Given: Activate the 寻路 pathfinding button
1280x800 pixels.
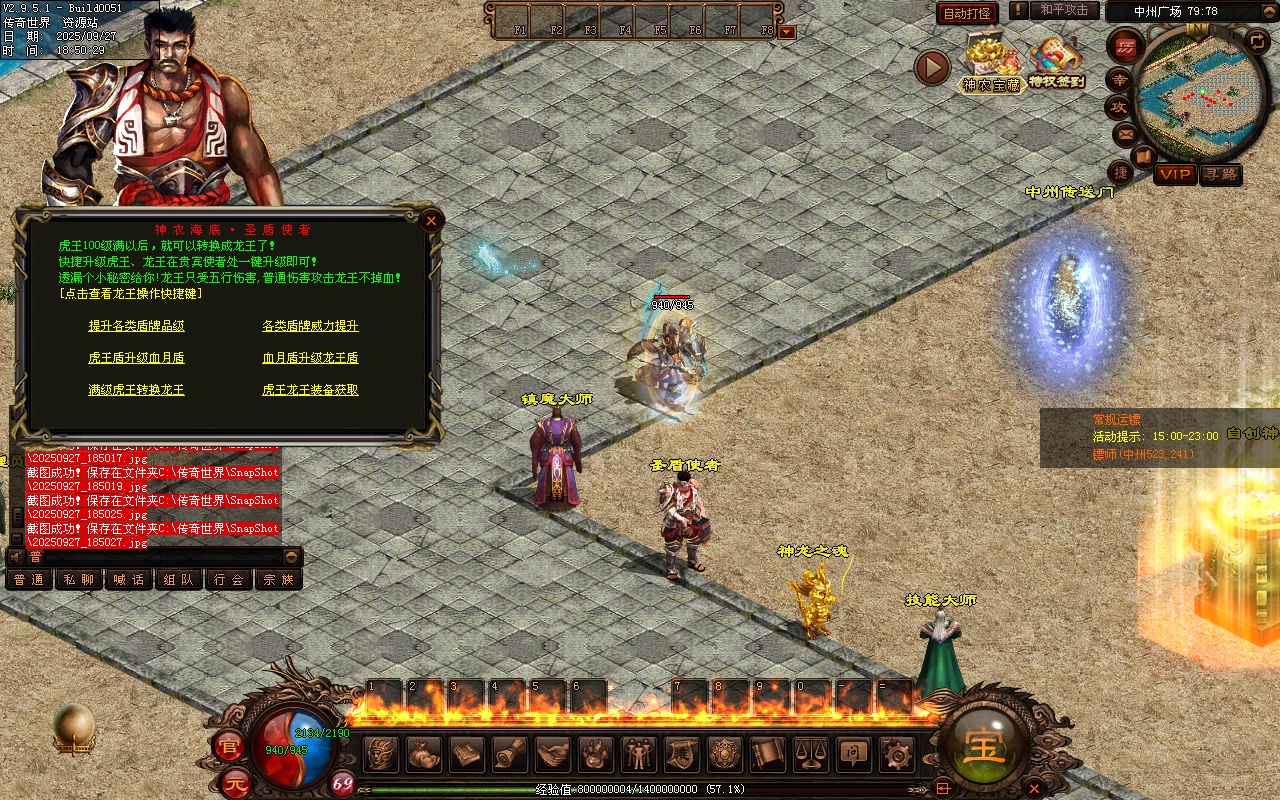Looking at the screenshot, I should (1221, 174).
